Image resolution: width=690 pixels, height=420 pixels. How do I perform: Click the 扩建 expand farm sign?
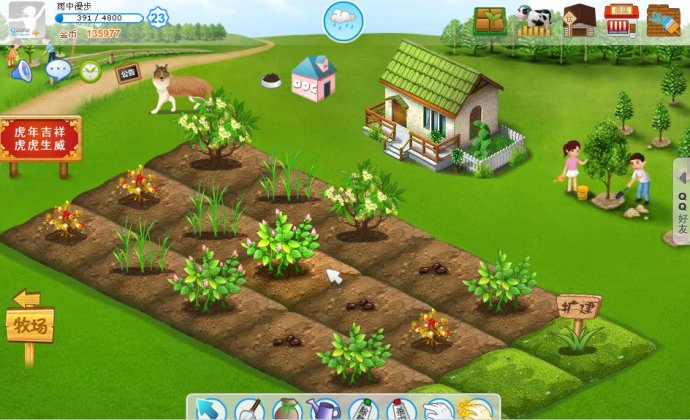click(x=579, y=307)
